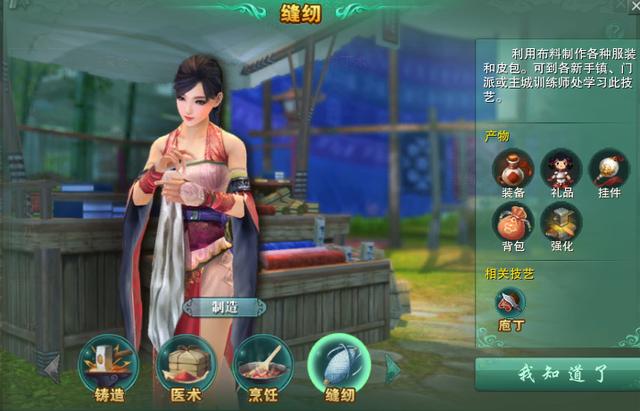Image resolution: width=640 pixels, height=411 pixels.
Task: Select the 礼品 gift product icon
Action: tap(561, 170)
